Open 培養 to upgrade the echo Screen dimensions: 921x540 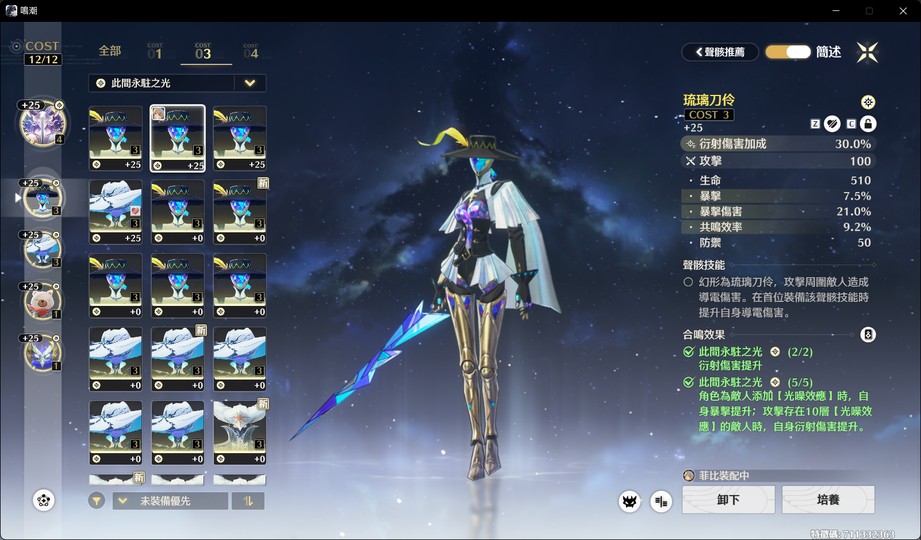(827, 500)
